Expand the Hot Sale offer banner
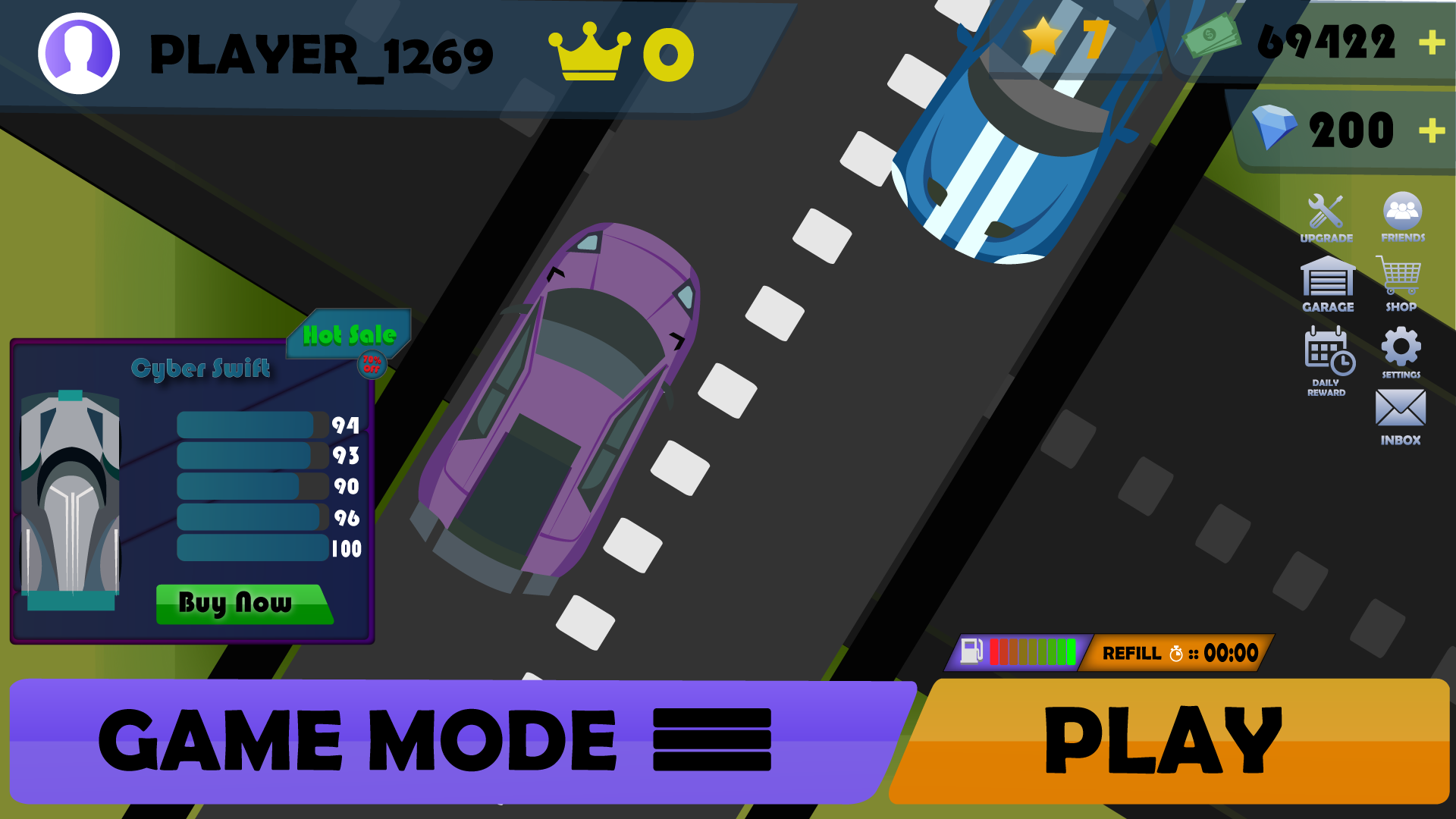 pyautogui.click(x=350, y=334)
